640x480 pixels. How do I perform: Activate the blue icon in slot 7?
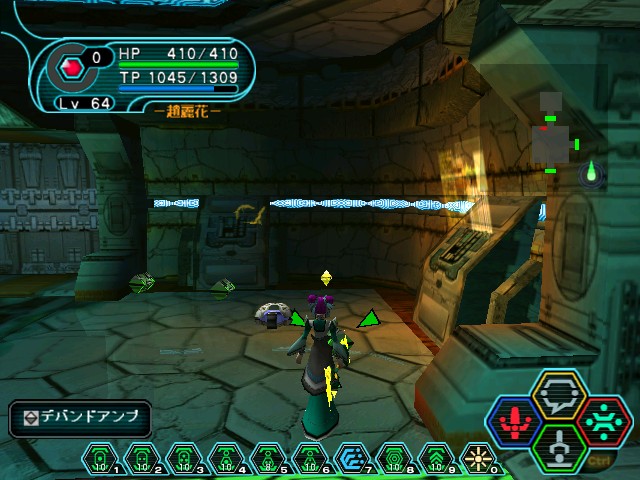pos(352,458)
